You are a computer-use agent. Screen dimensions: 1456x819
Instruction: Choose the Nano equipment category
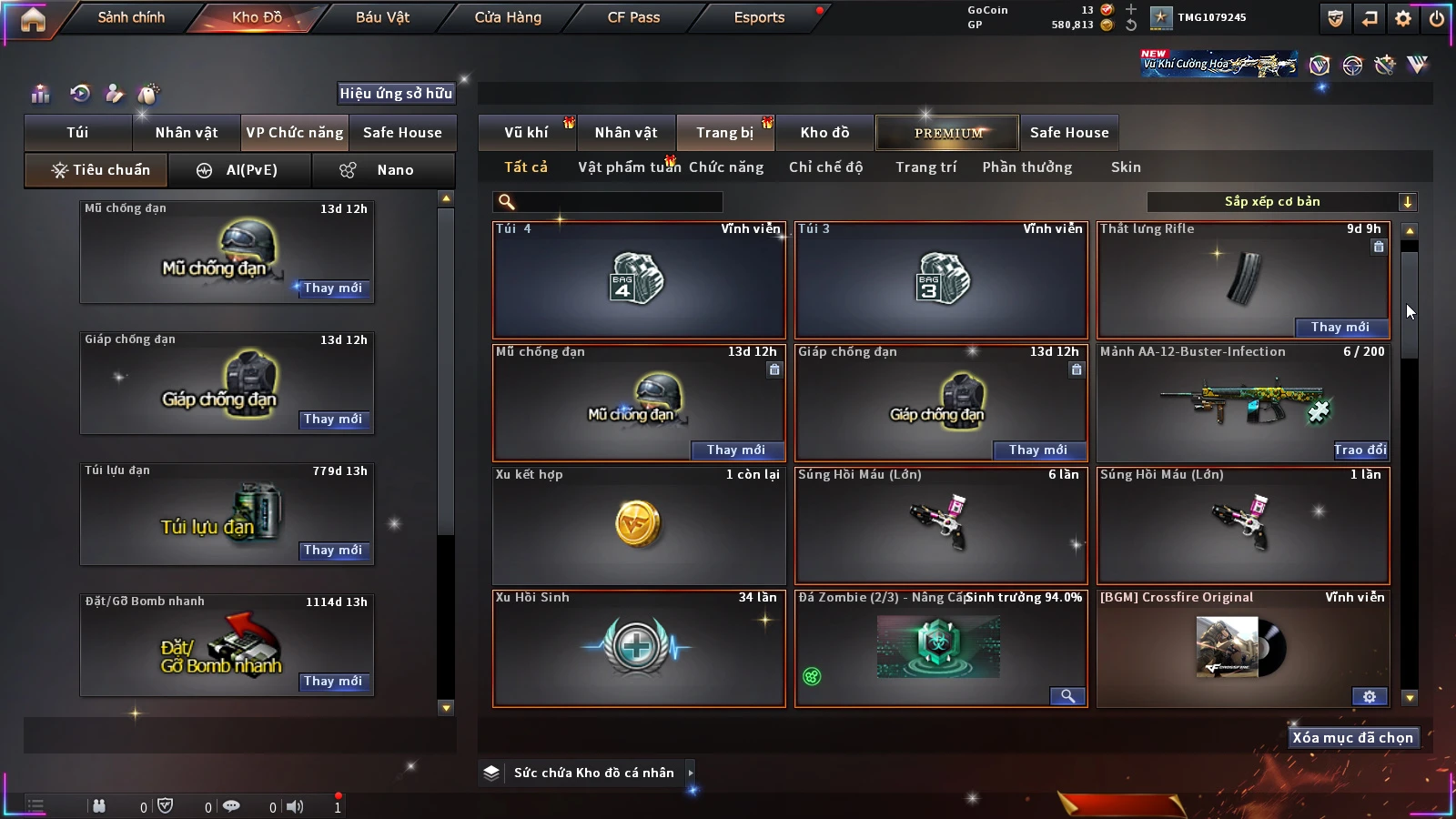(383, 170)
